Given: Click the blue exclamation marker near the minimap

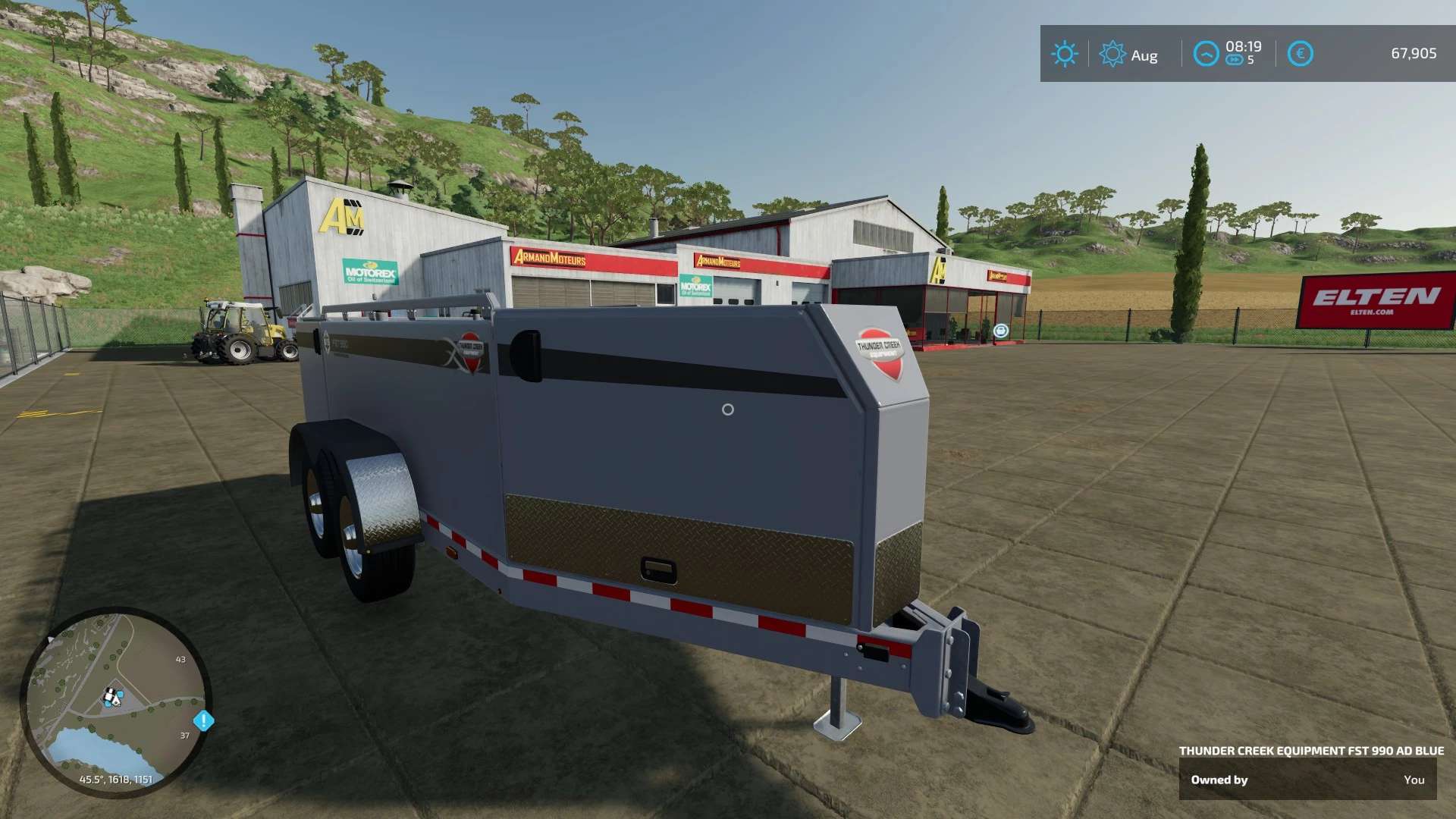Looking at the screenshot, I should 203,721.
